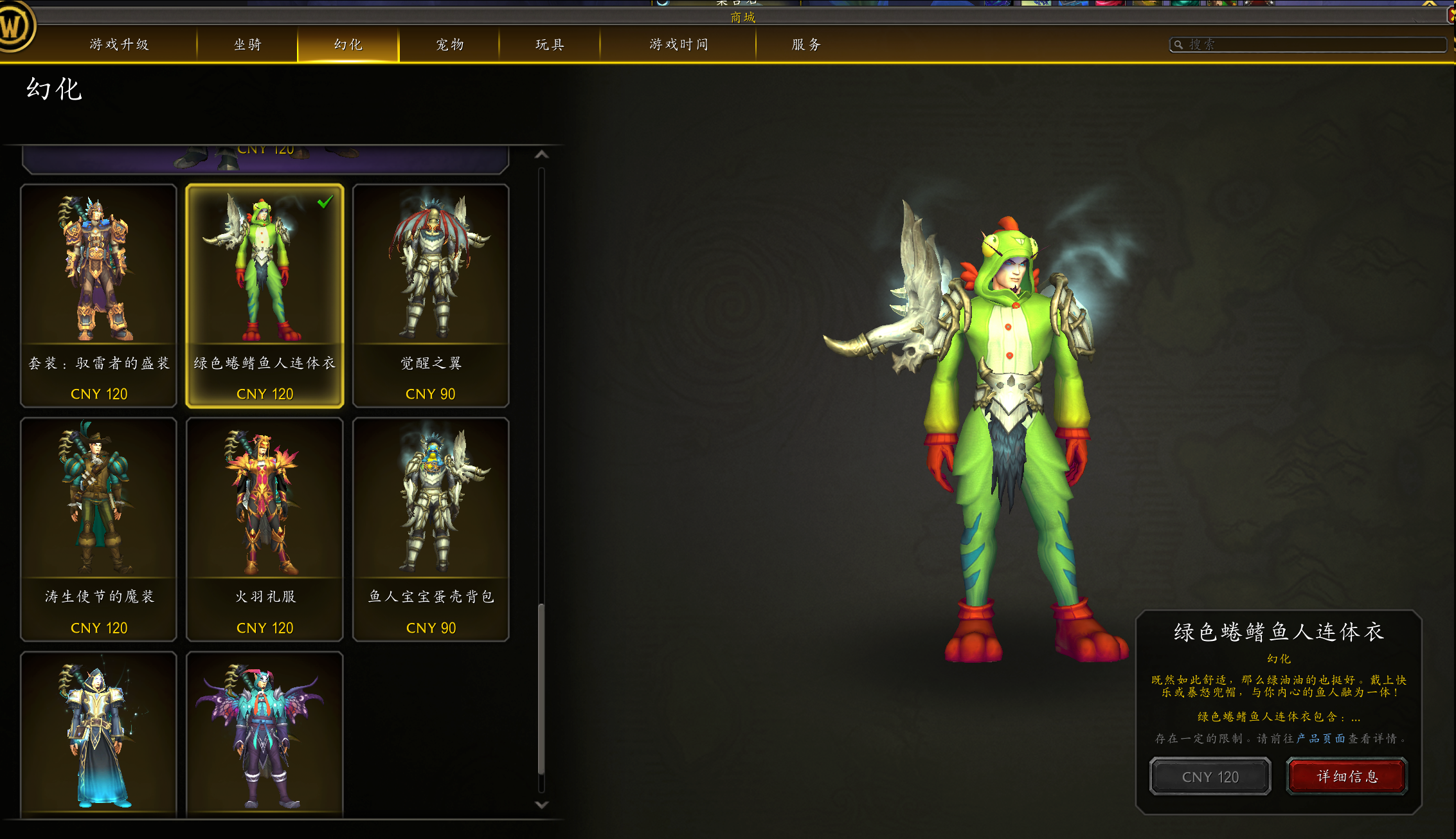Open the 坐骑 mounts tab
1456x839 pixels.
(x=247, y=44)
